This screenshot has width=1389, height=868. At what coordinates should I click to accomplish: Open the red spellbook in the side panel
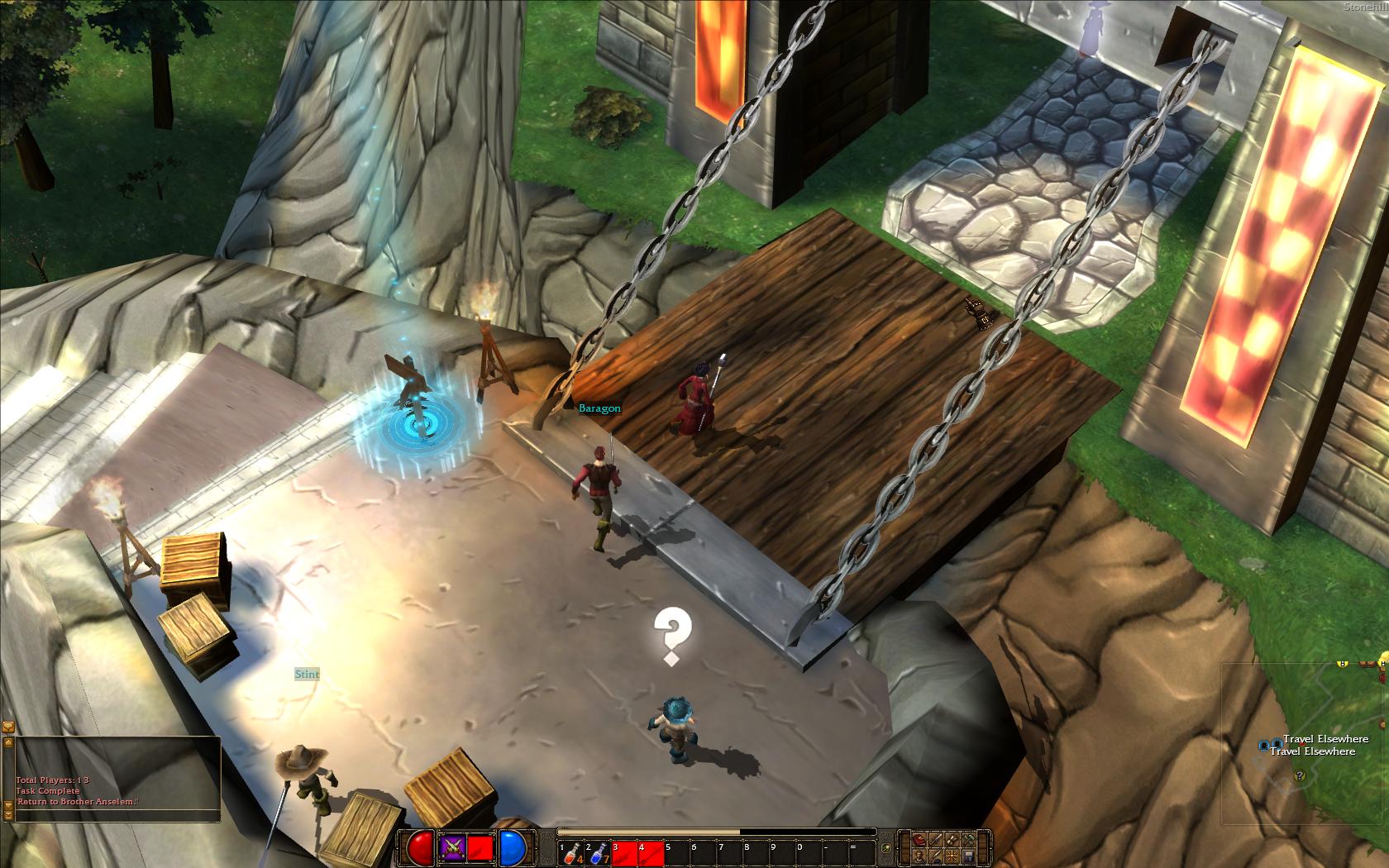point(919,840)
